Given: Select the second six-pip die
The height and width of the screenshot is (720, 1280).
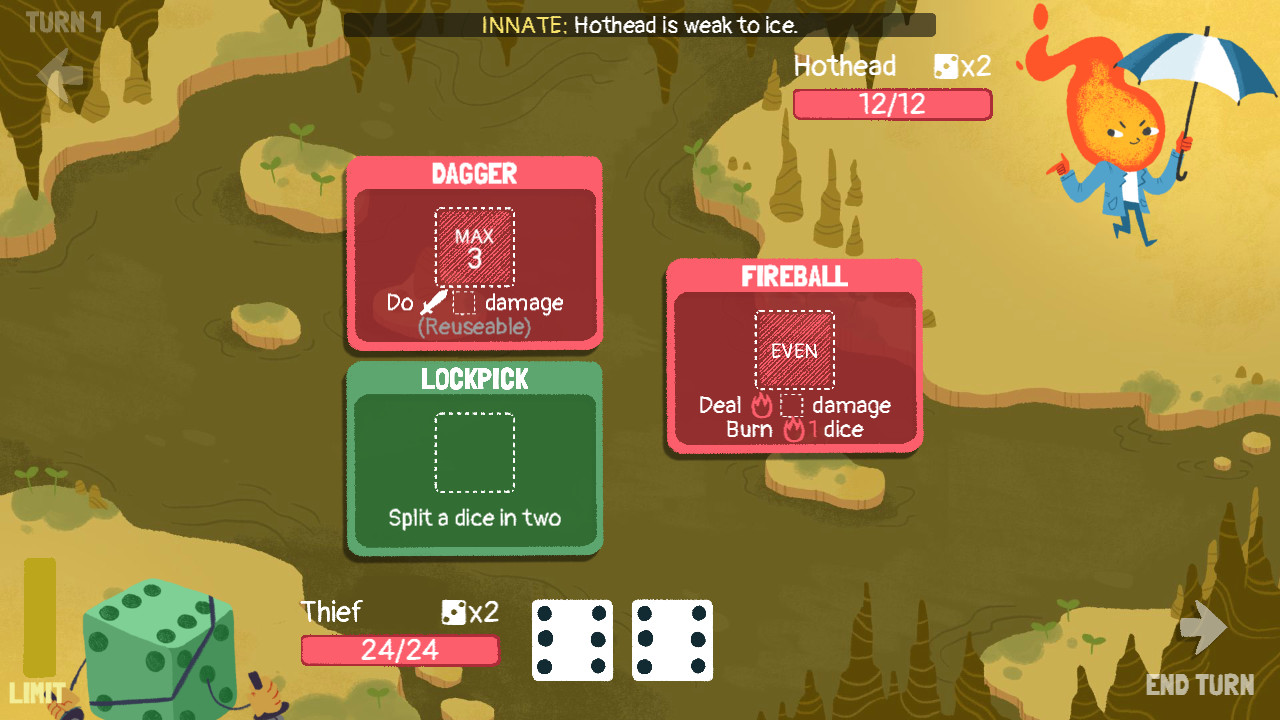Looking at the screenshot, I should pos(672,640).
